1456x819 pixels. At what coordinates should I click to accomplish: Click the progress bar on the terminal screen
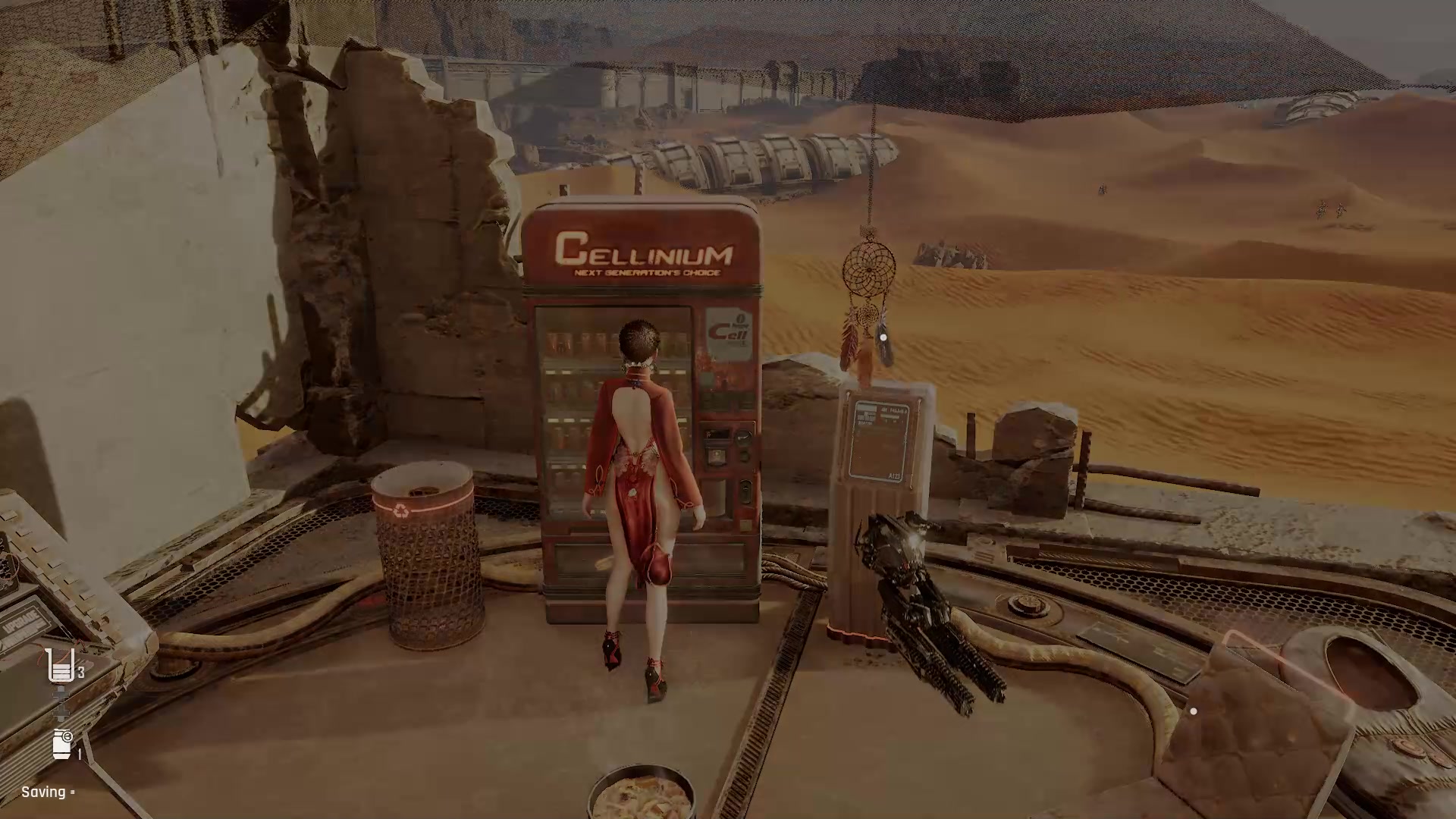point(892,416)
